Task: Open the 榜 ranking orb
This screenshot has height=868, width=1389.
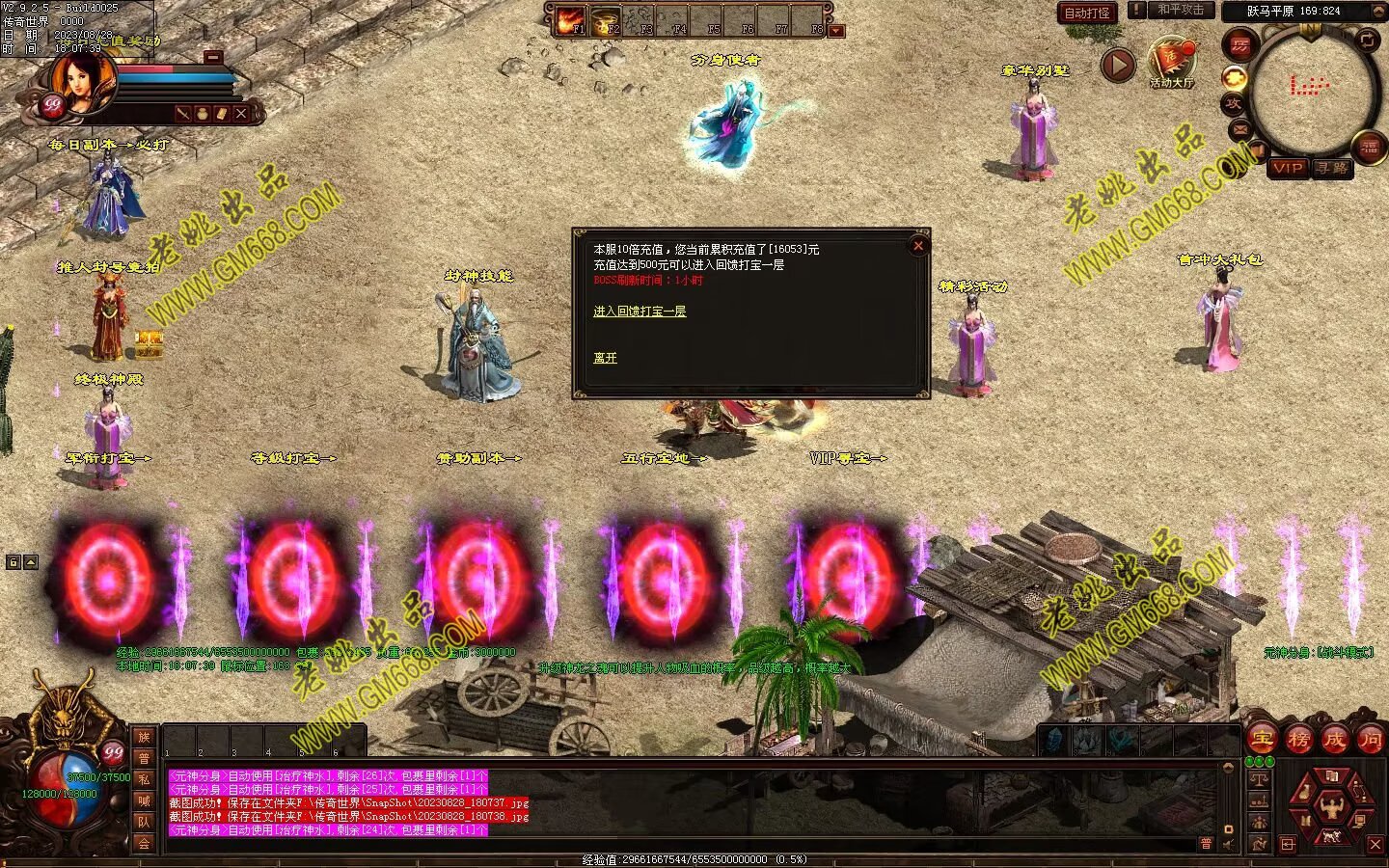Action: 1298,740
